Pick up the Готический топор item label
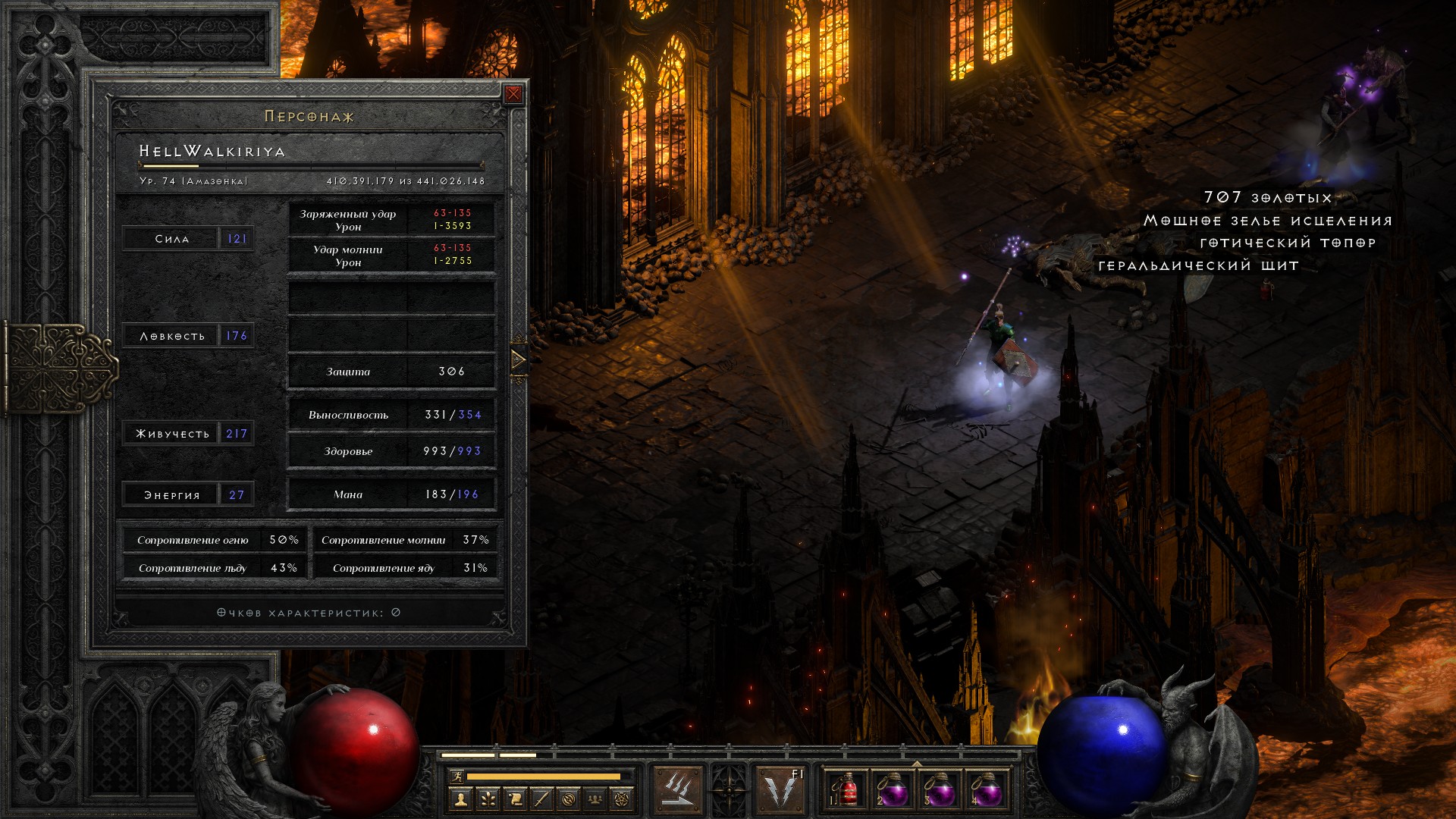The height and width of the screenshot is (819, 1456). pyautogui.click(x=1288, y=243)
